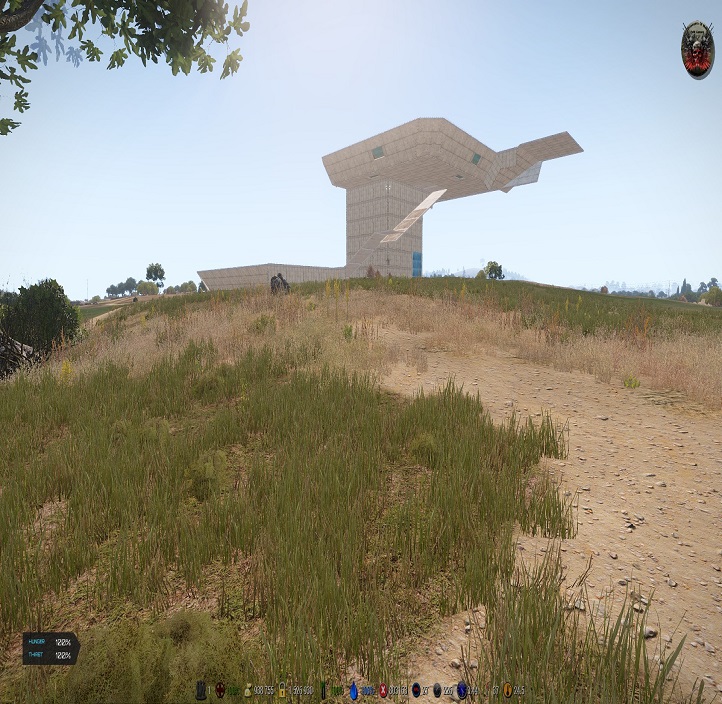Select the money bag icon in status bar
The image size is (722, 704).
(x=248, y=690)
